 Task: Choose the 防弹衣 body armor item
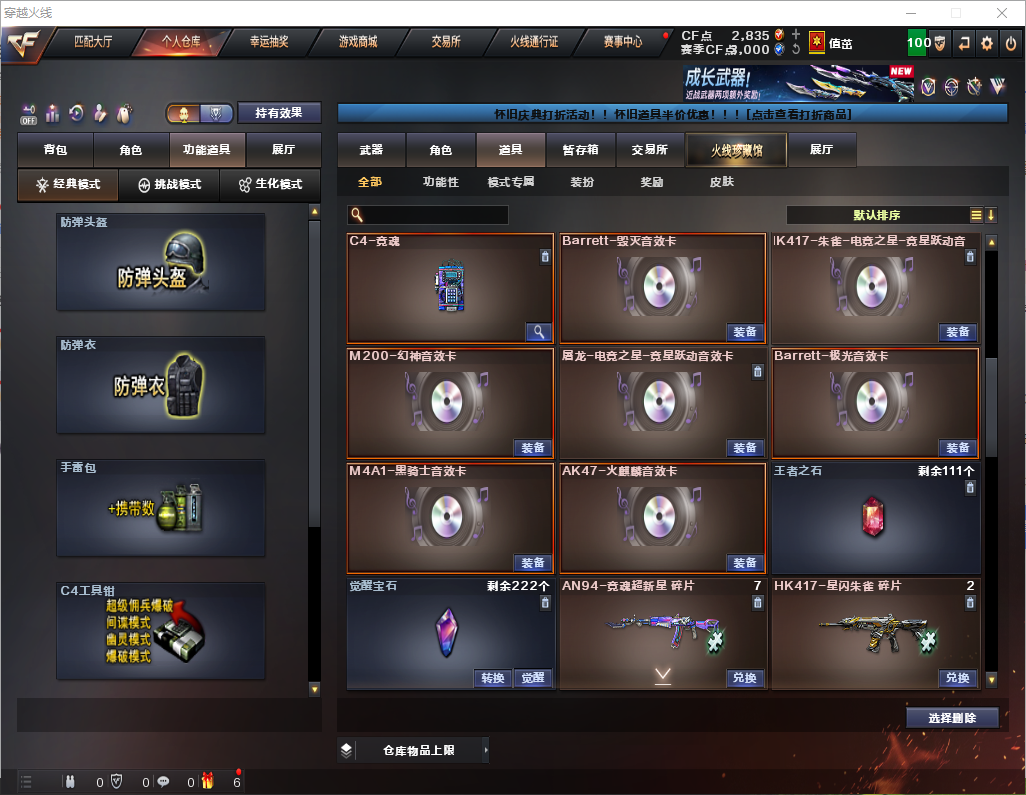pos(161,385)
